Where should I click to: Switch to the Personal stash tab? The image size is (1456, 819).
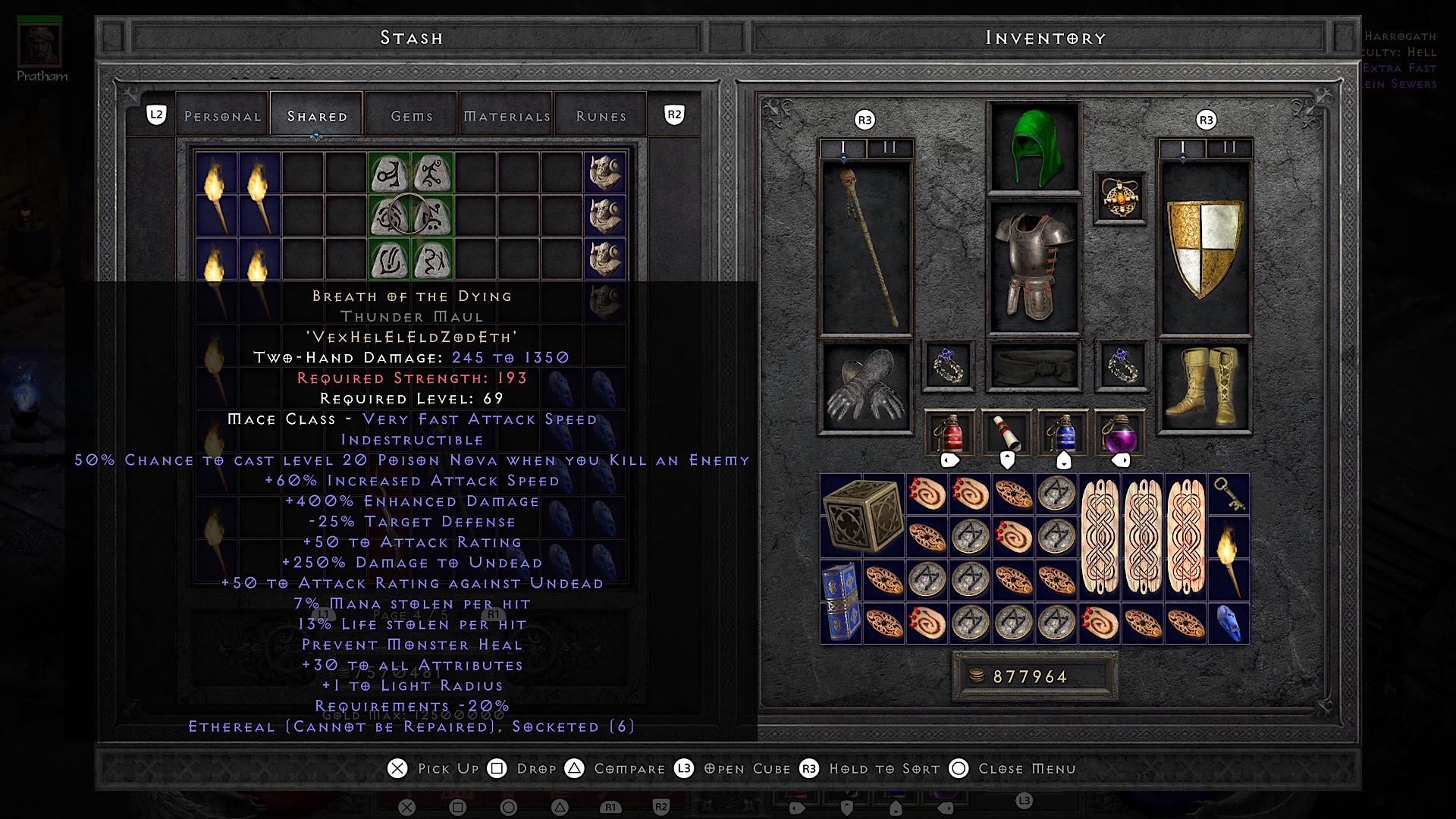pos(222,116)
